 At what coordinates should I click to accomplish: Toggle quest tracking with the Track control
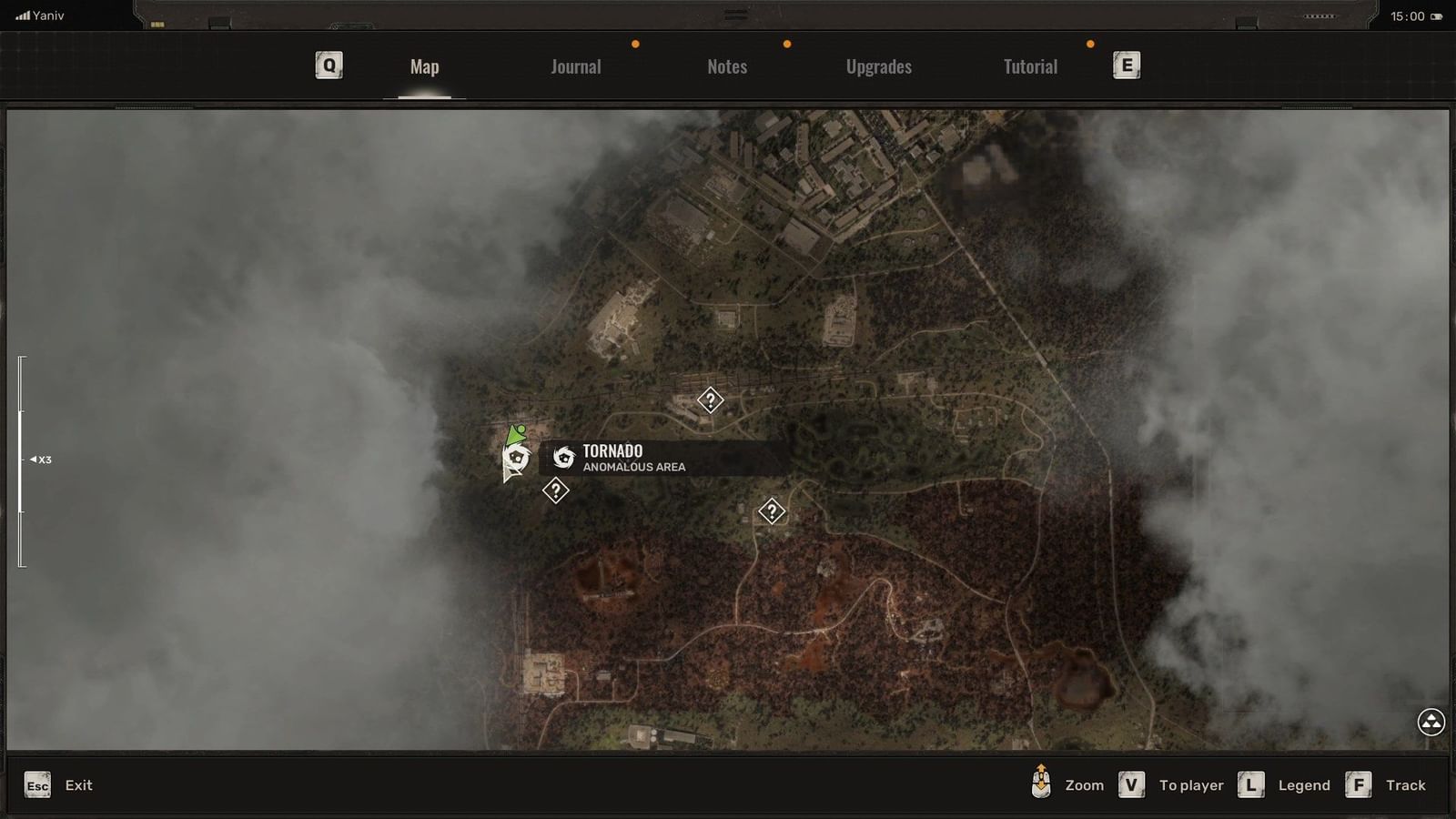[x=1406, y=784]
